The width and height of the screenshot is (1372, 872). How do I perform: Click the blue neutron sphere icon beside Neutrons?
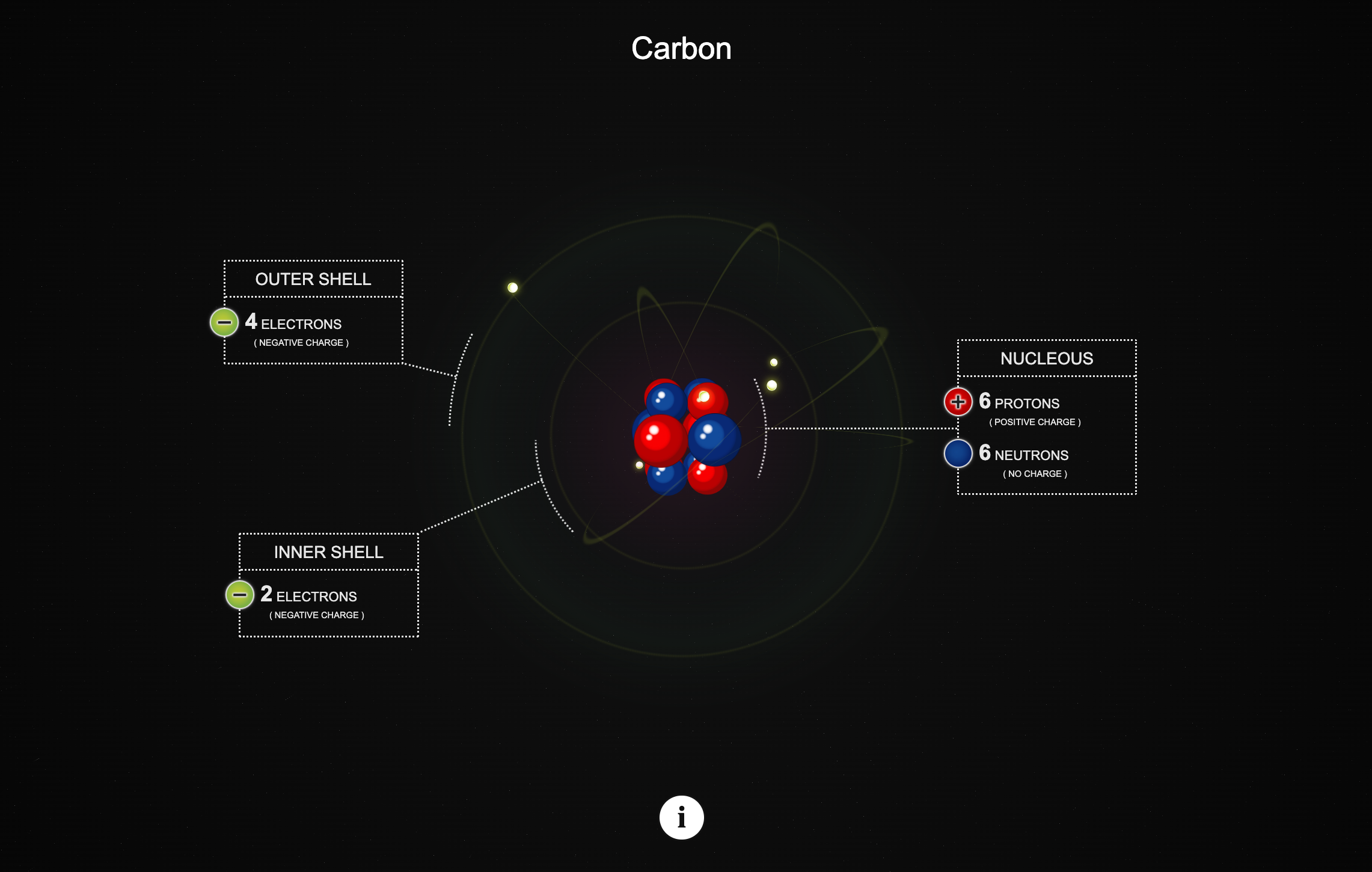[x=957, y=453]
